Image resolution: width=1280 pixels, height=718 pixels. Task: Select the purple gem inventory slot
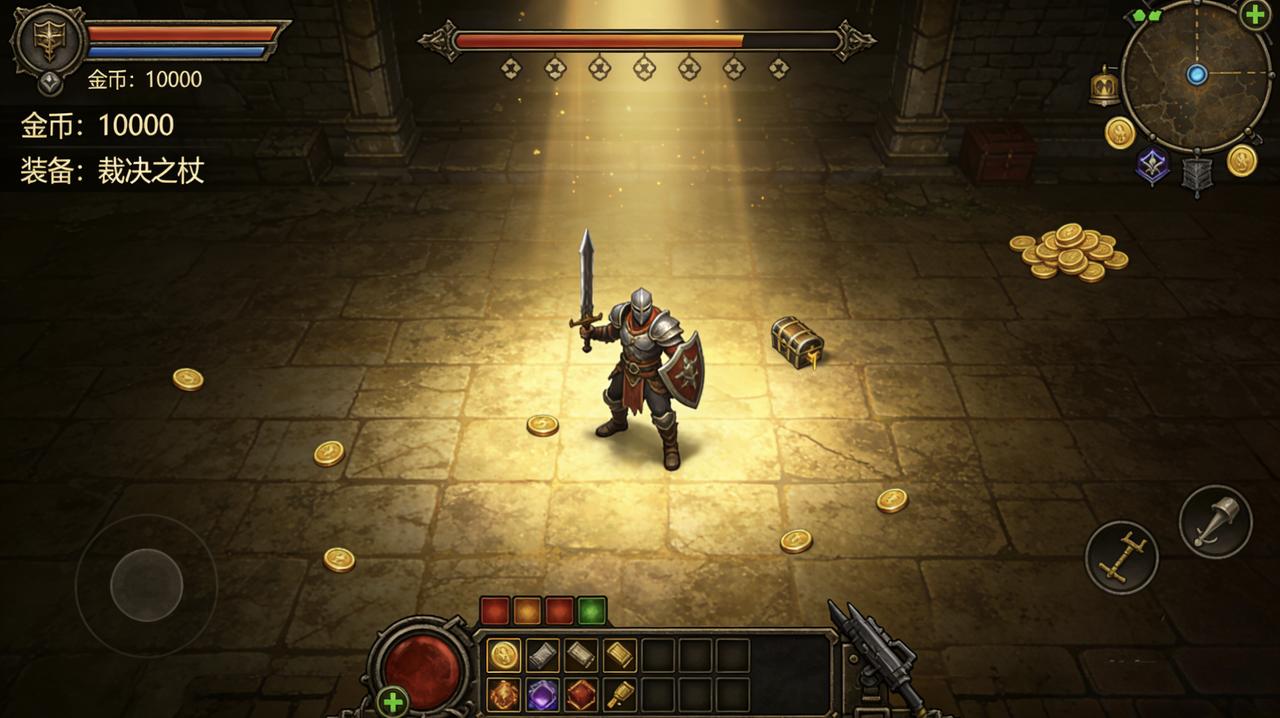coord(543,694)
